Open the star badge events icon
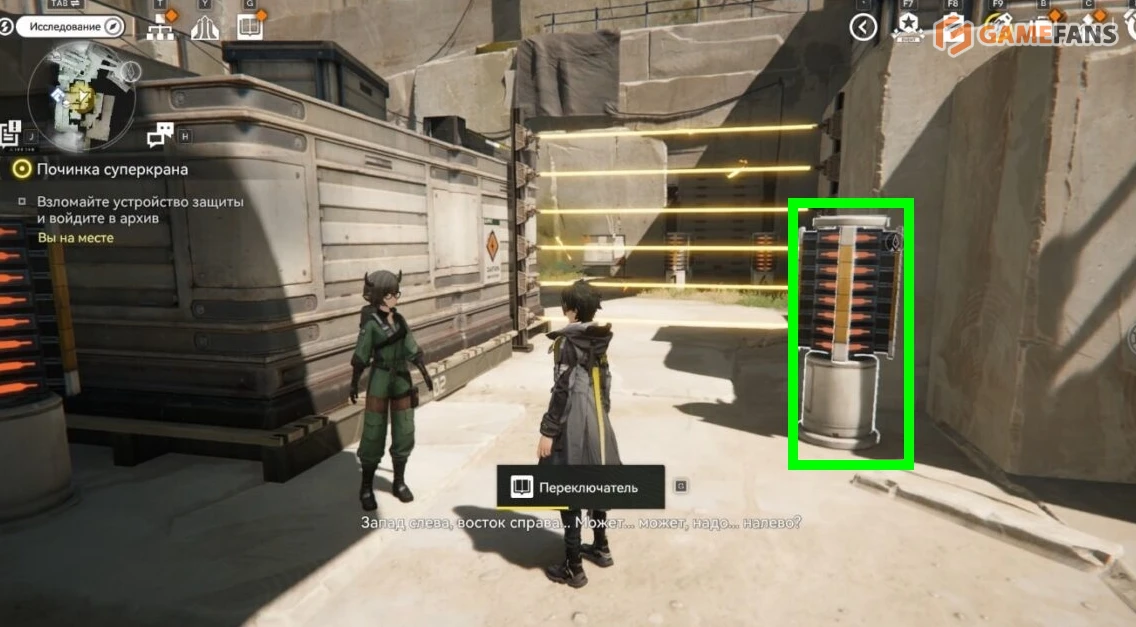 [x=908, y=26]
